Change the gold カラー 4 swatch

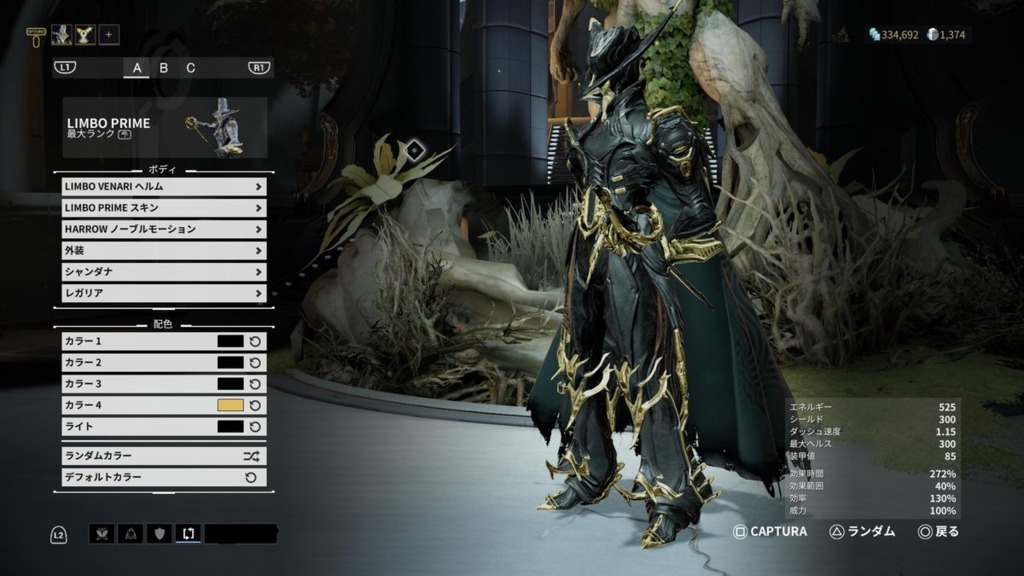pyautogui.click(x=230, y=405)
